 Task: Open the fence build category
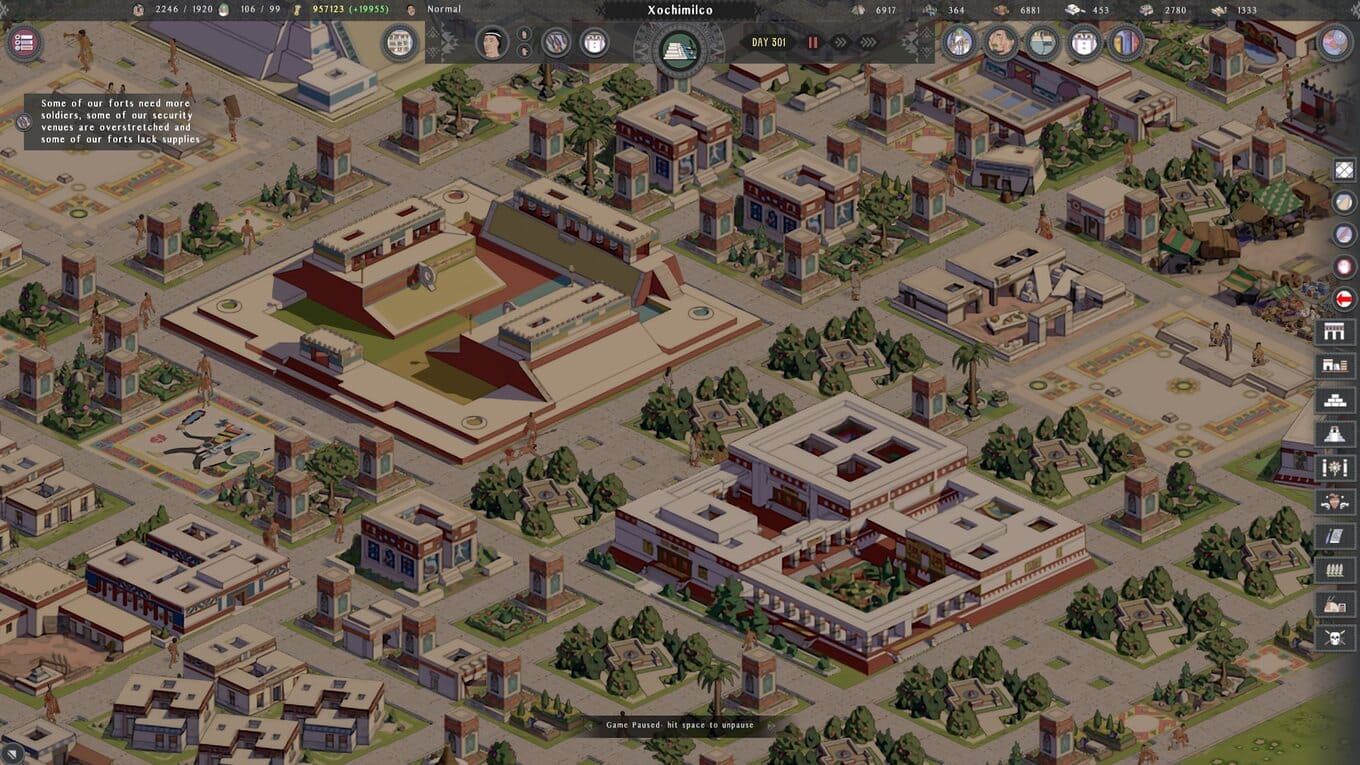pyautogui.click(x=1335, y=570)
